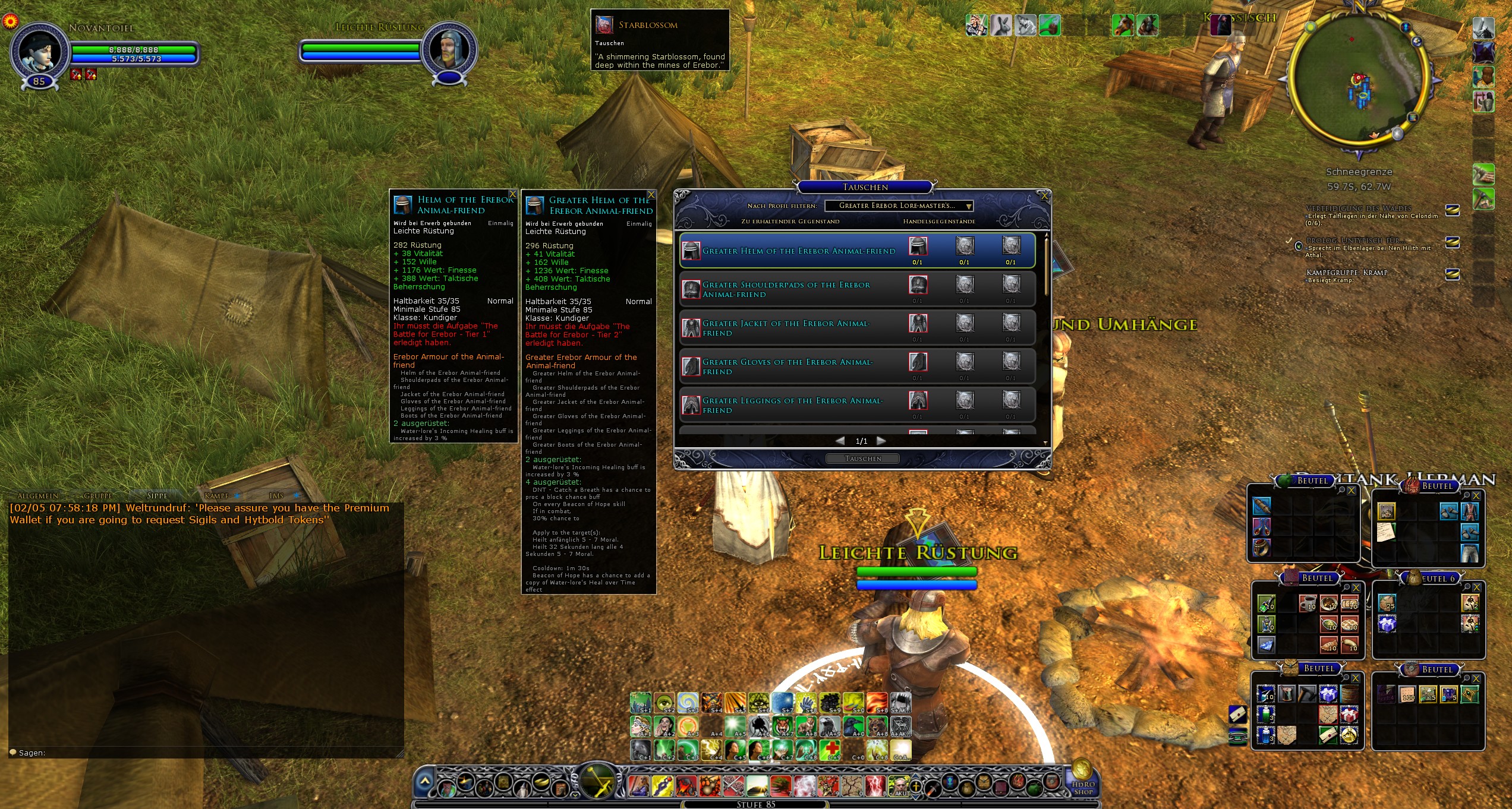Open the Nach Profil filtern dropdown

(x=899, y=206)
